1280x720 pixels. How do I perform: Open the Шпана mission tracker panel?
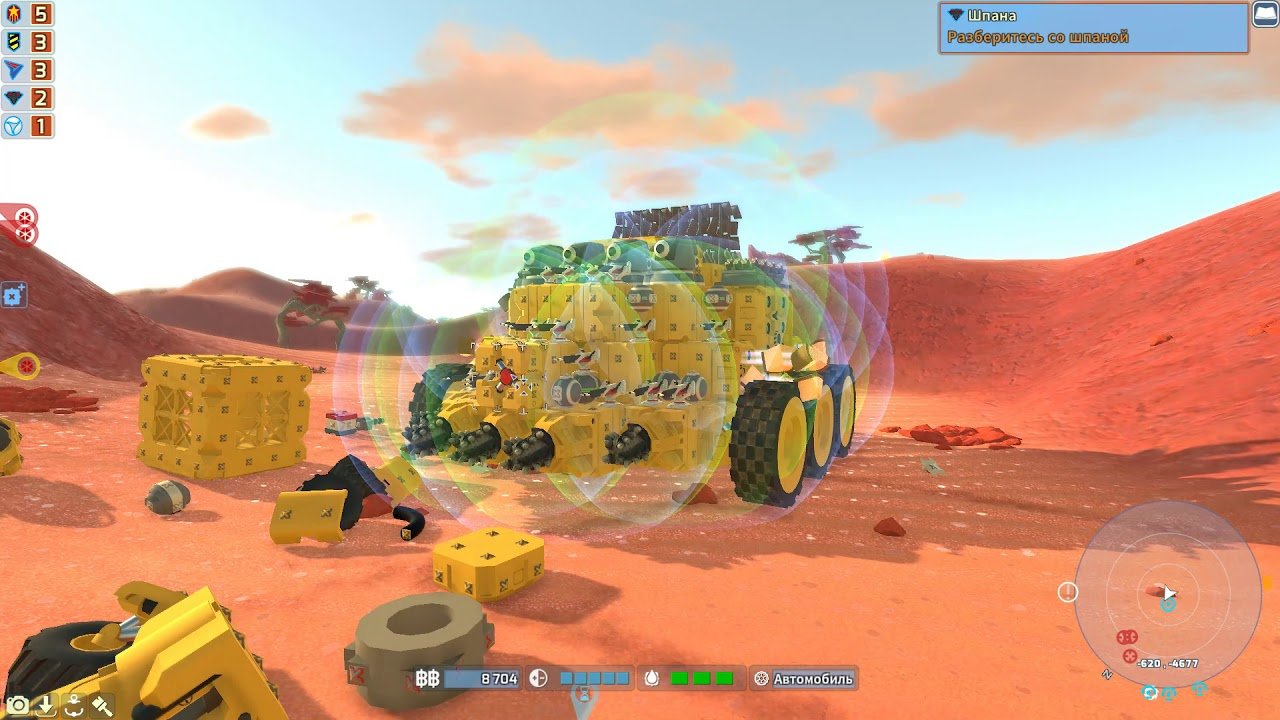[1093, 27]
